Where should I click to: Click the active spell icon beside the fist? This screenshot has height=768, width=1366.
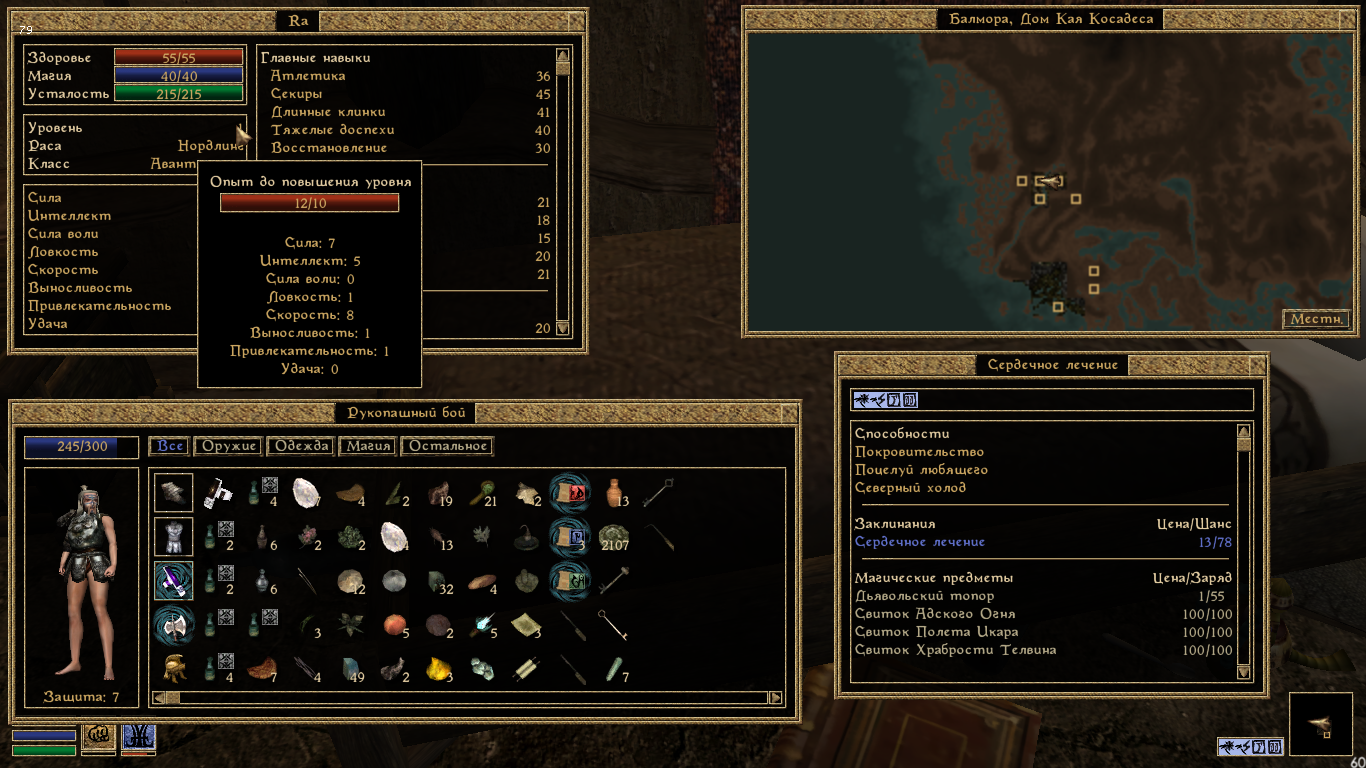pyautogui.click(x=139, y=738)
